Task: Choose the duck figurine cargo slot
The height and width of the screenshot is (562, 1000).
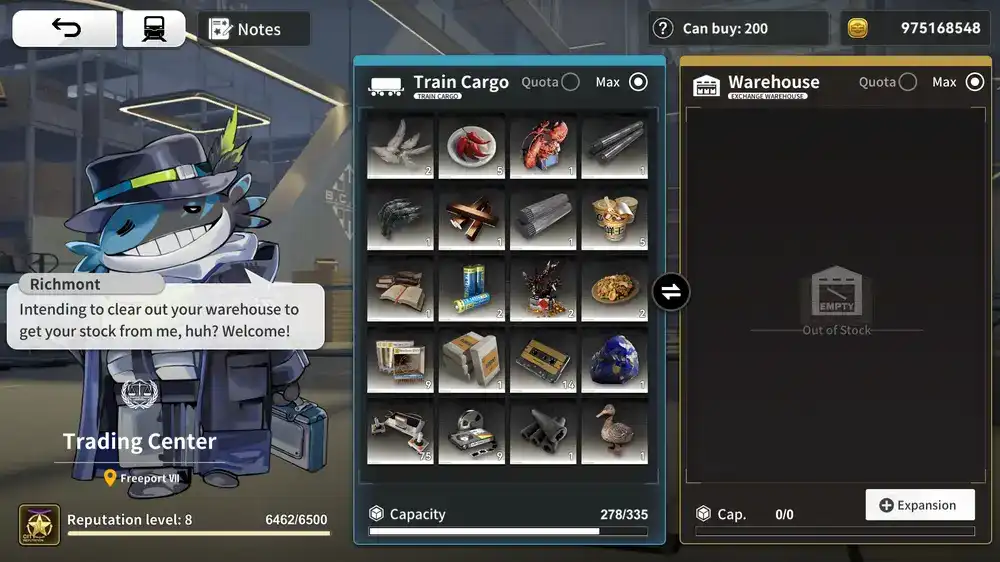Action: click(x=615, y=433)
